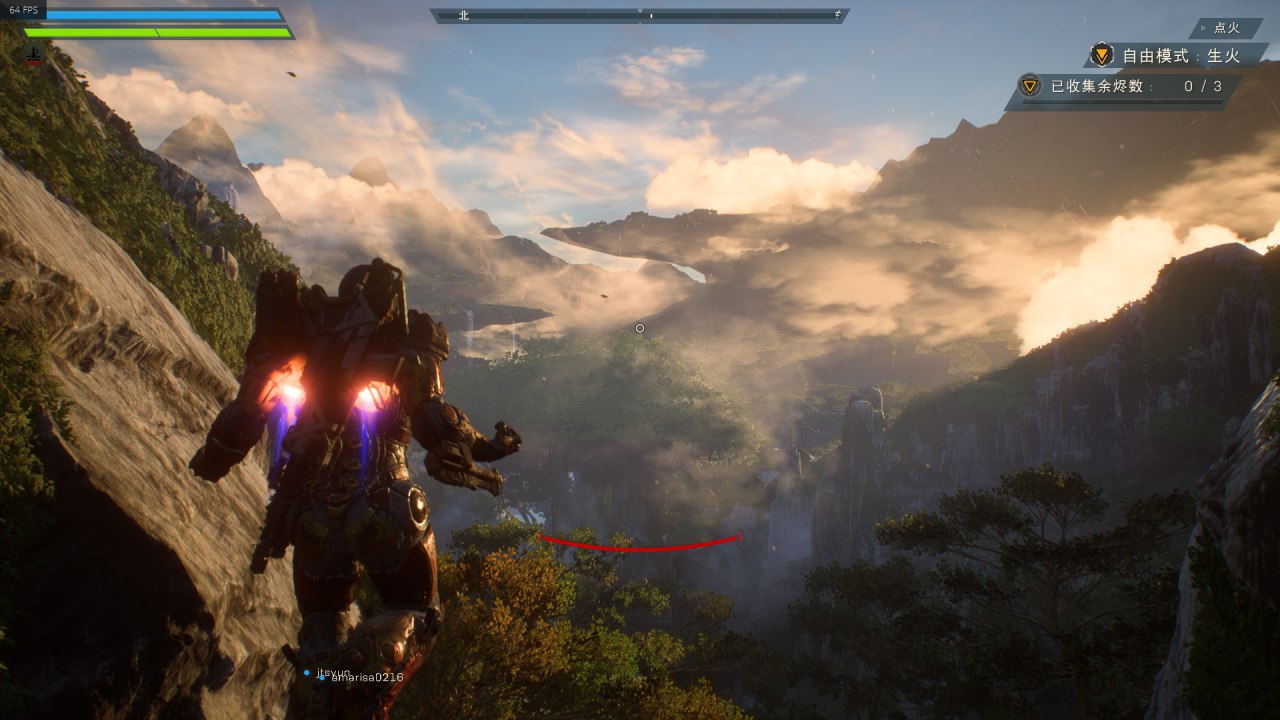
Task: Click the small red javelin status icon
Action: (35, 56)
